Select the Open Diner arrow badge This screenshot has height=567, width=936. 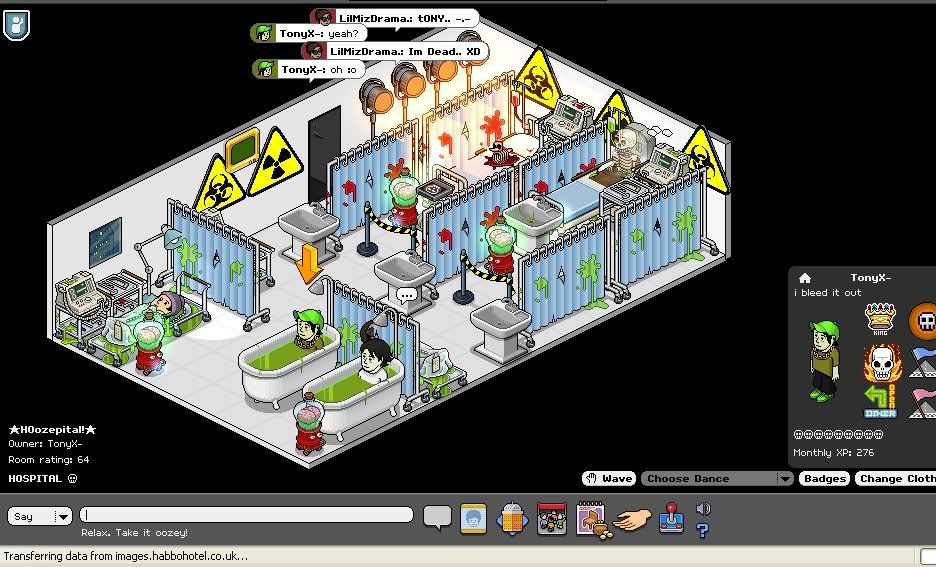tap(880, 402)
